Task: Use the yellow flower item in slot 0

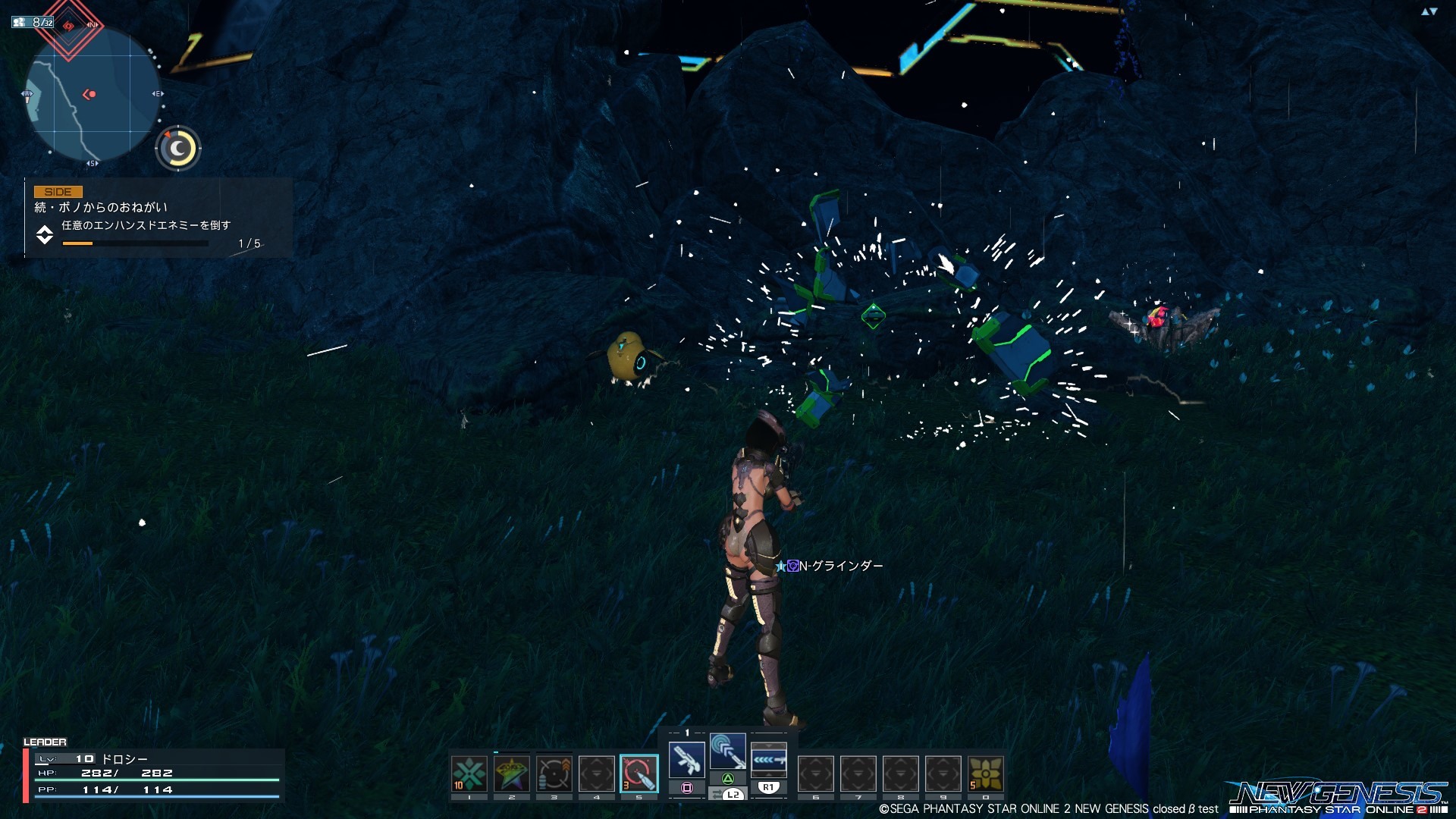Action: click(986, 774)
